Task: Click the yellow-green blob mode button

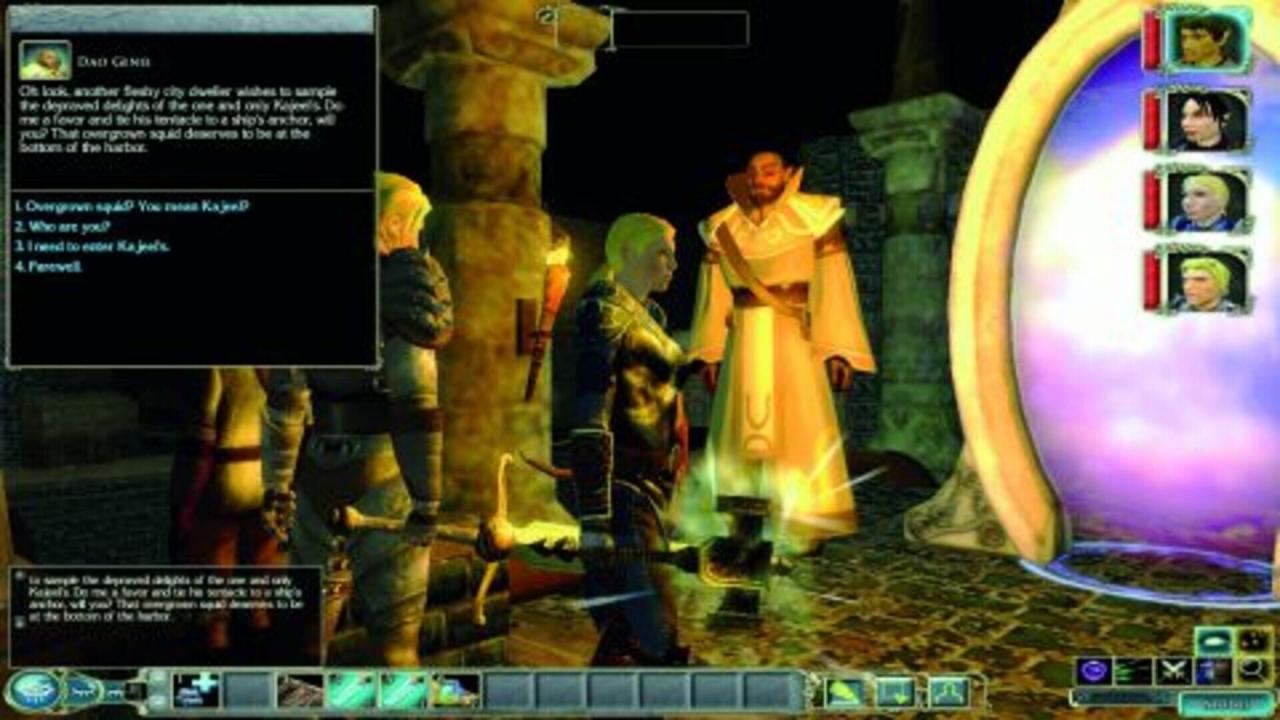Action: (843, 691)
